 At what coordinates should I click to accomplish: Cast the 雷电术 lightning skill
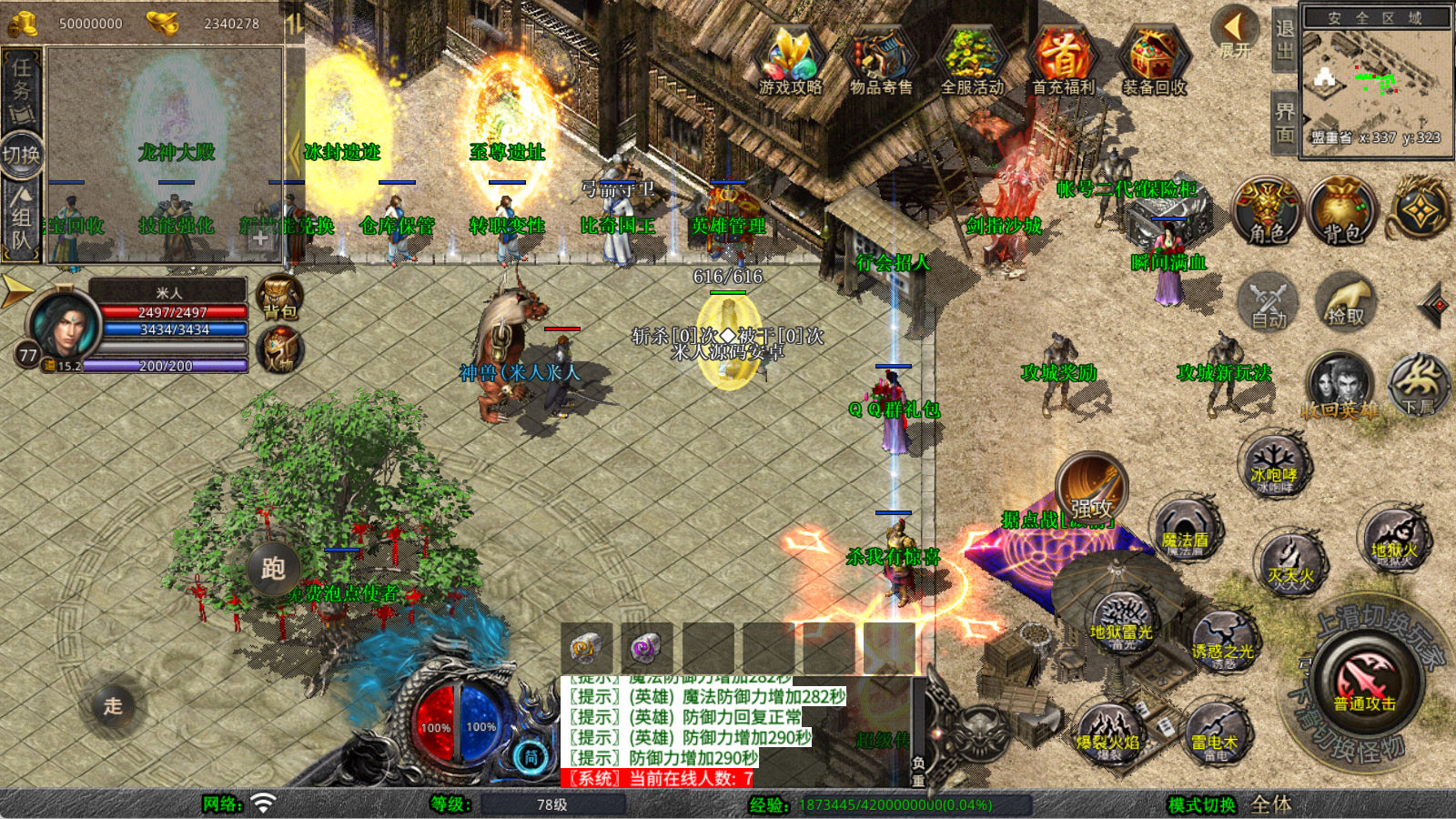[1216, 734]
